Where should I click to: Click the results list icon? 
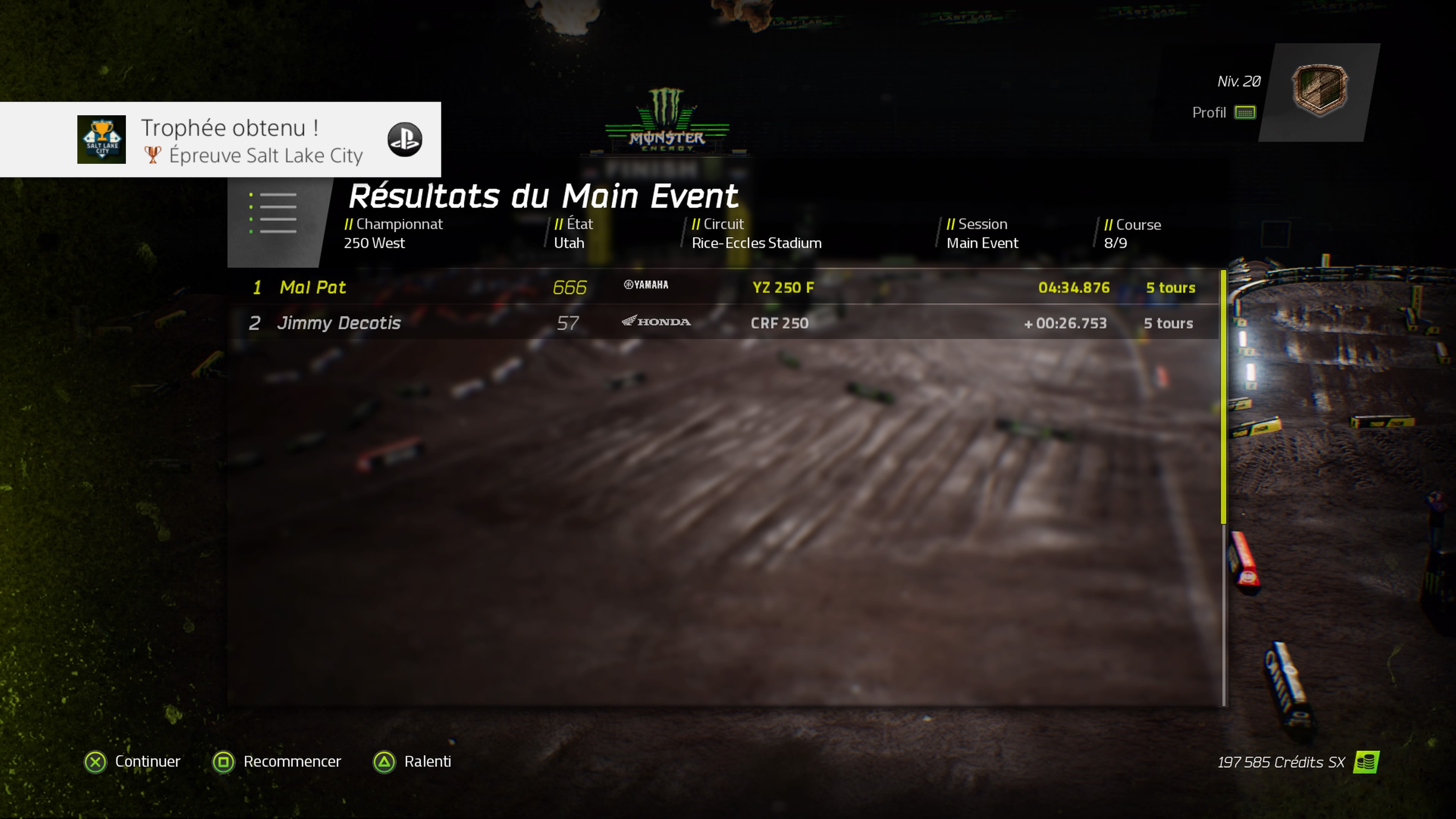pyautogui.click(x=273, y=213)
